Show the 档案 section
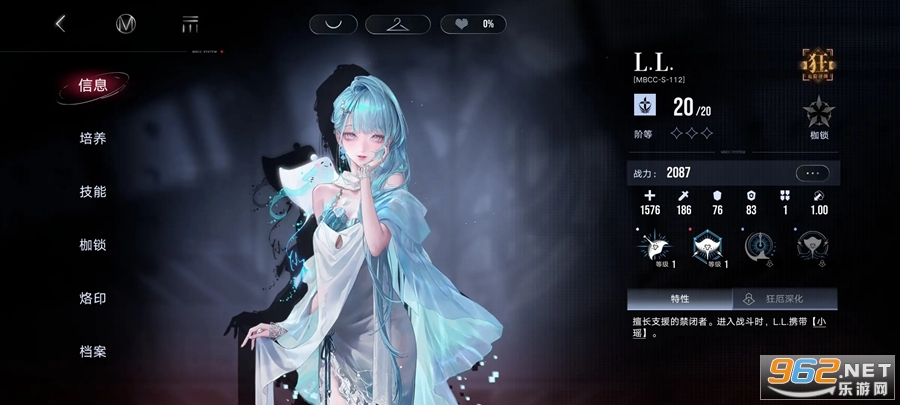Viewport: 900px width, 405px height. [92, 351]
